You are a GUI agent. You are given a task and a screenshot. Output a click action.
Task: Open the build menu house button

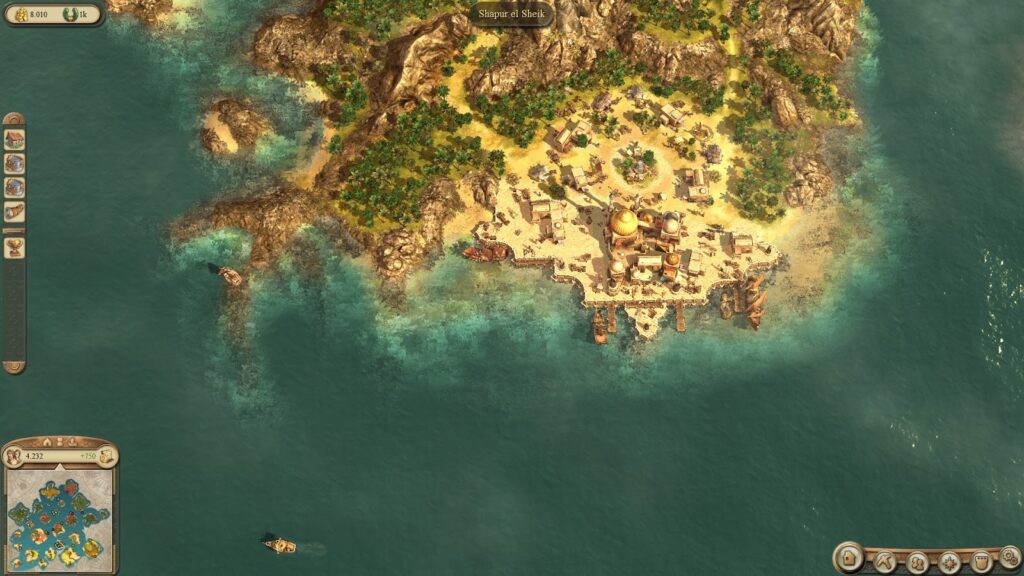[x=849, y=558]
